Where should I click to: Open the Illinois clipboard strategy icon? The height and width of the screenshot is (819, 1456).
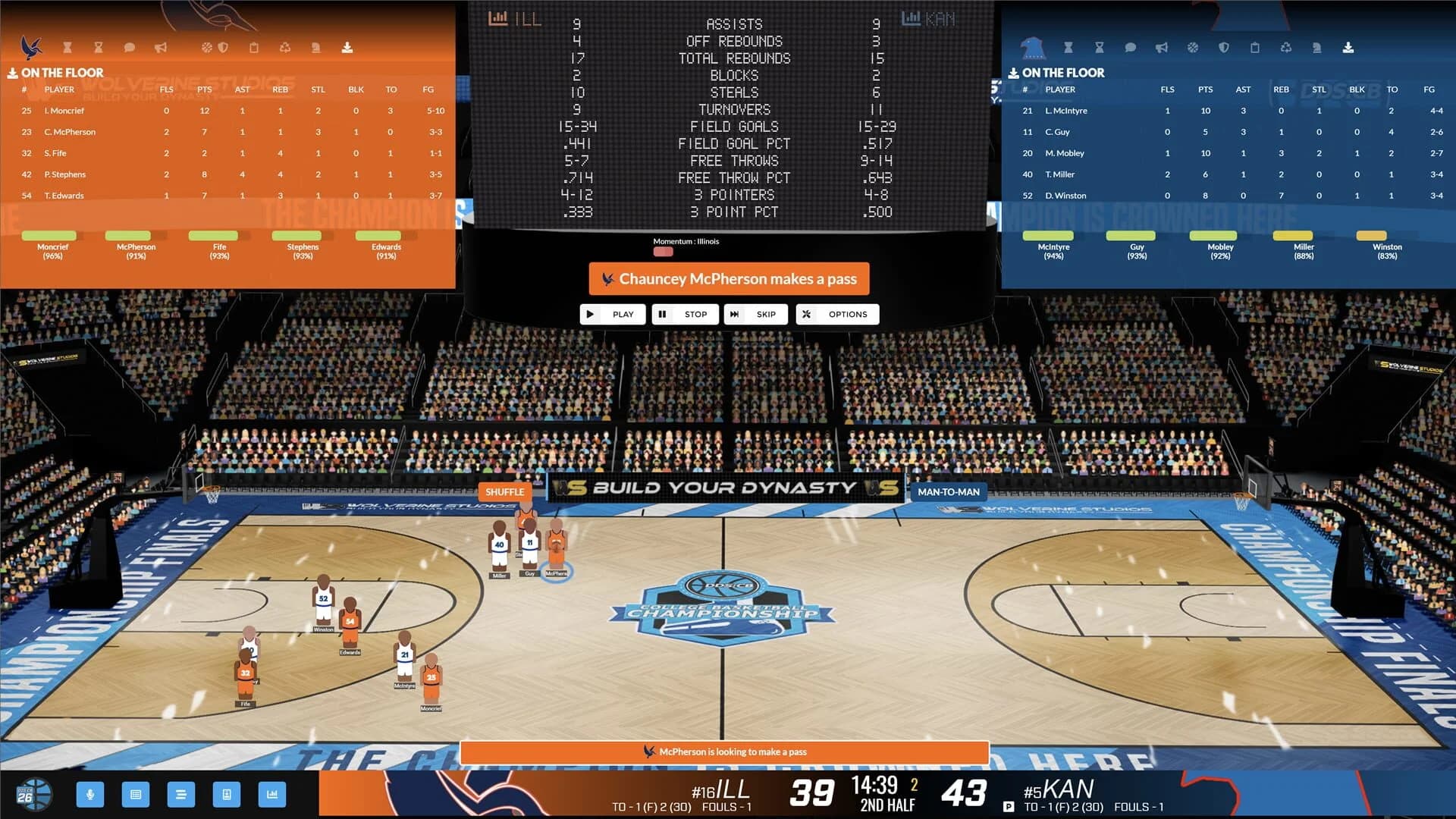[x=254, y=47]
